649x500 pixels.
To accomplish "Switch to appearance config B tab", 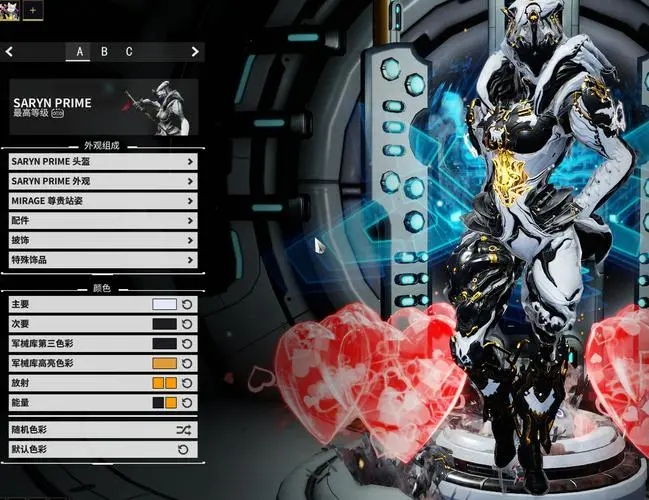I will 104,51.
